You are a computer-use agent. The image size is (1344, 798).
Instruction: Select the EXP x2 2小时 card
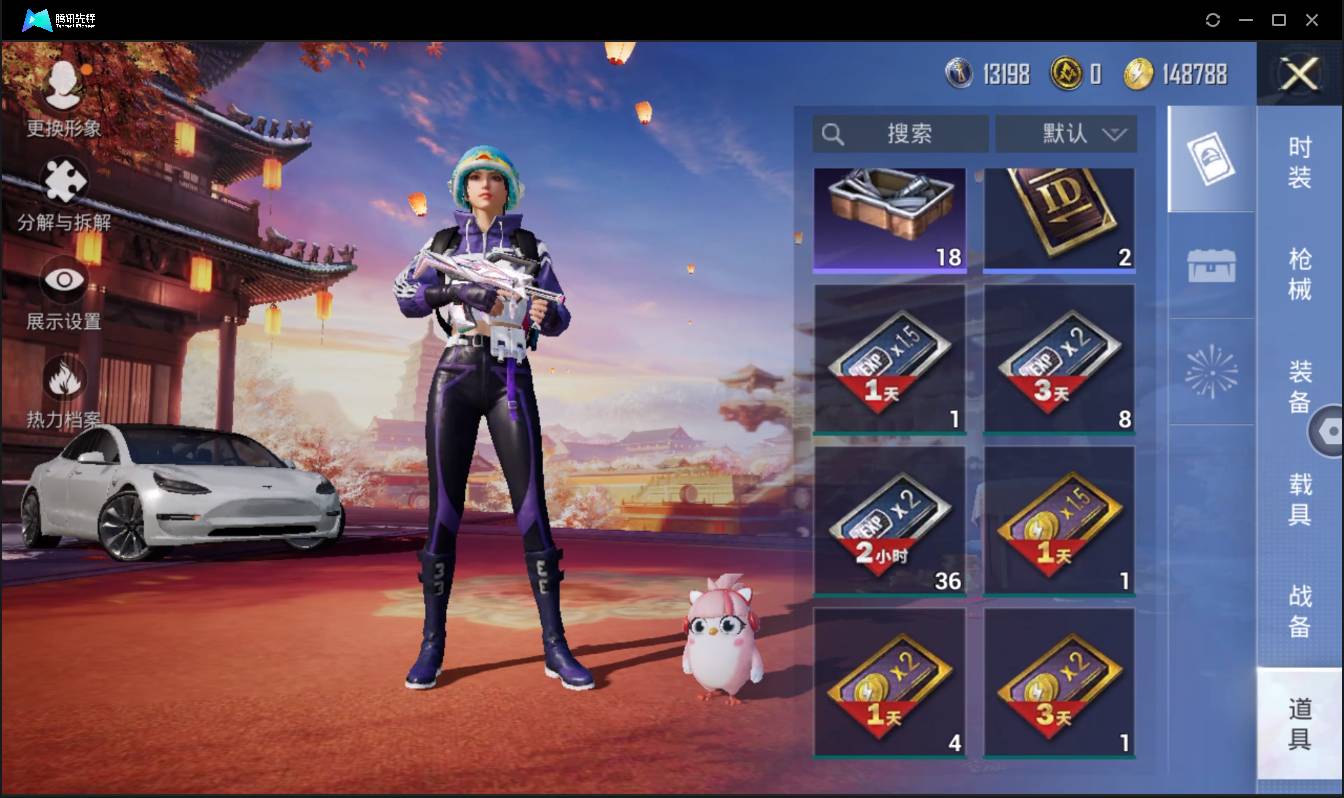click(889, 520)
